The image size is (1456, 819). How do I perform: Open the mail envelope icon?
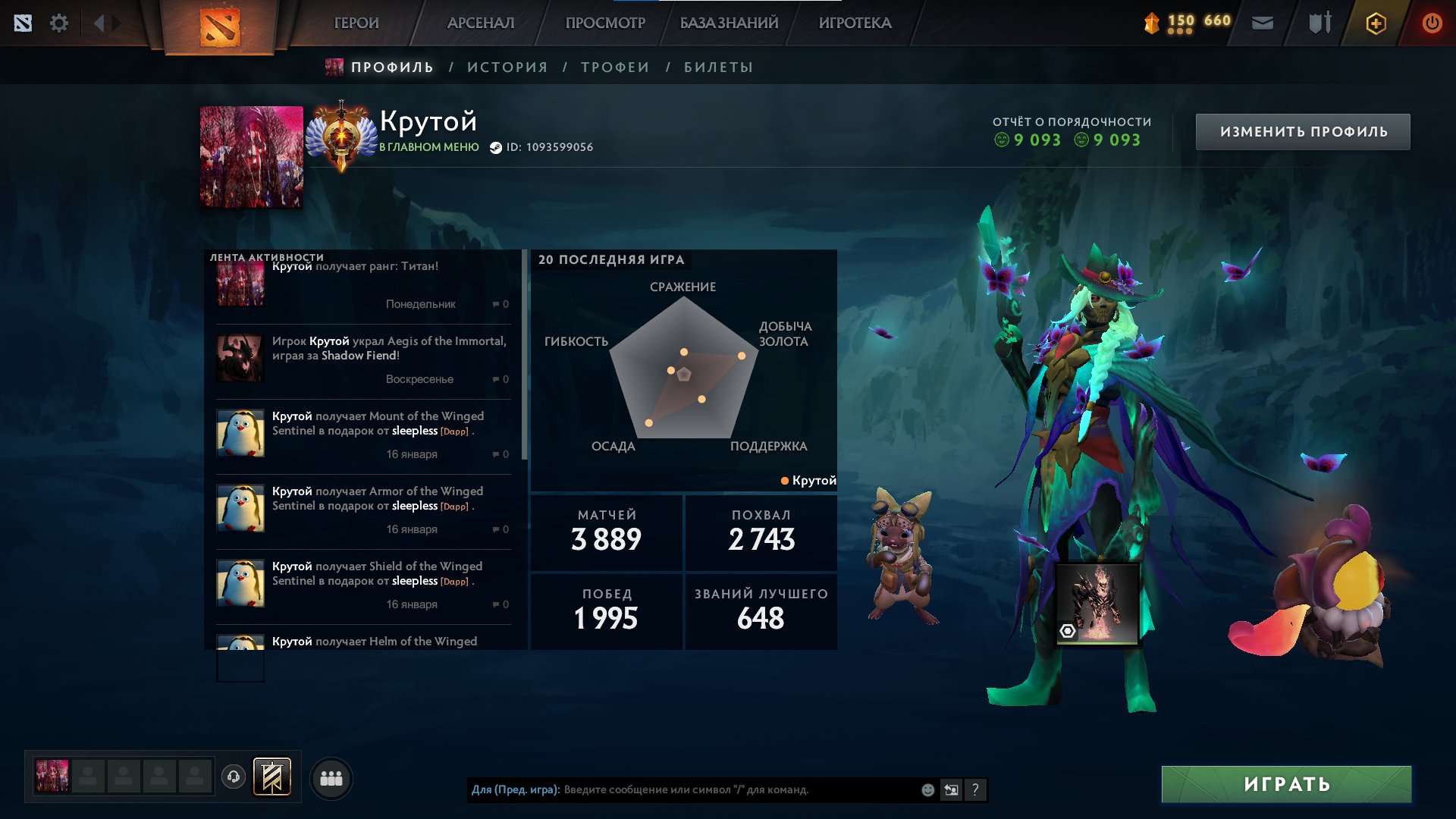click(x=1263, y=23)
